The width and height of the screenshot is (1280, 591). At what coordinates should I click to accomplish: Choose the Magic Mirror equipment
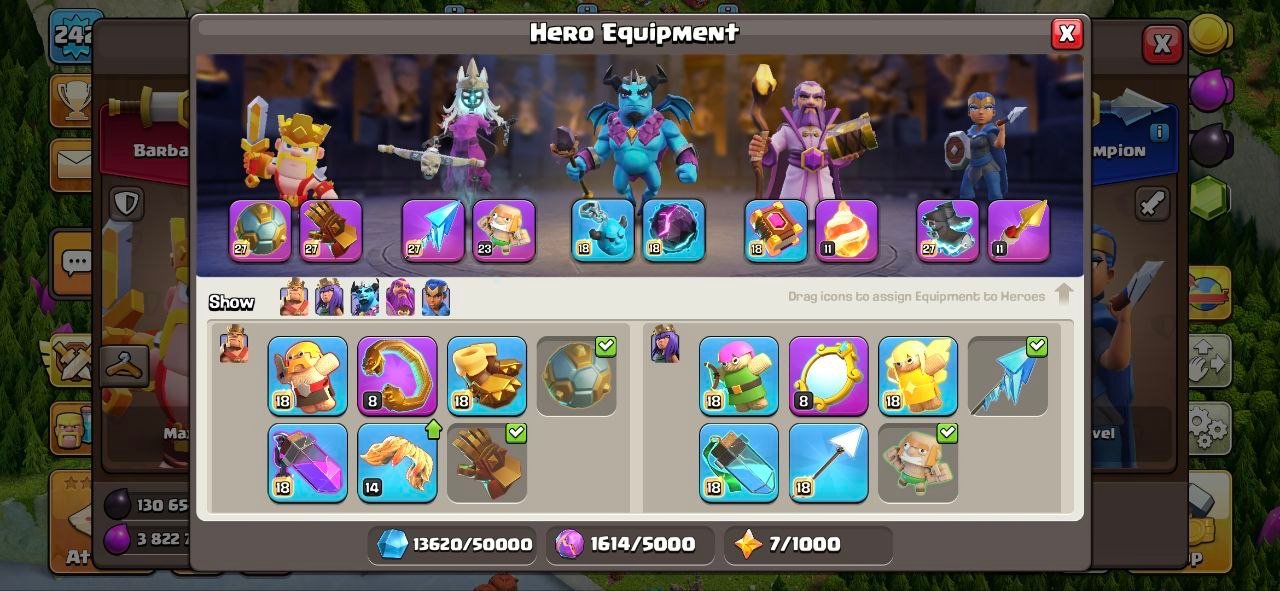[829, 376]
